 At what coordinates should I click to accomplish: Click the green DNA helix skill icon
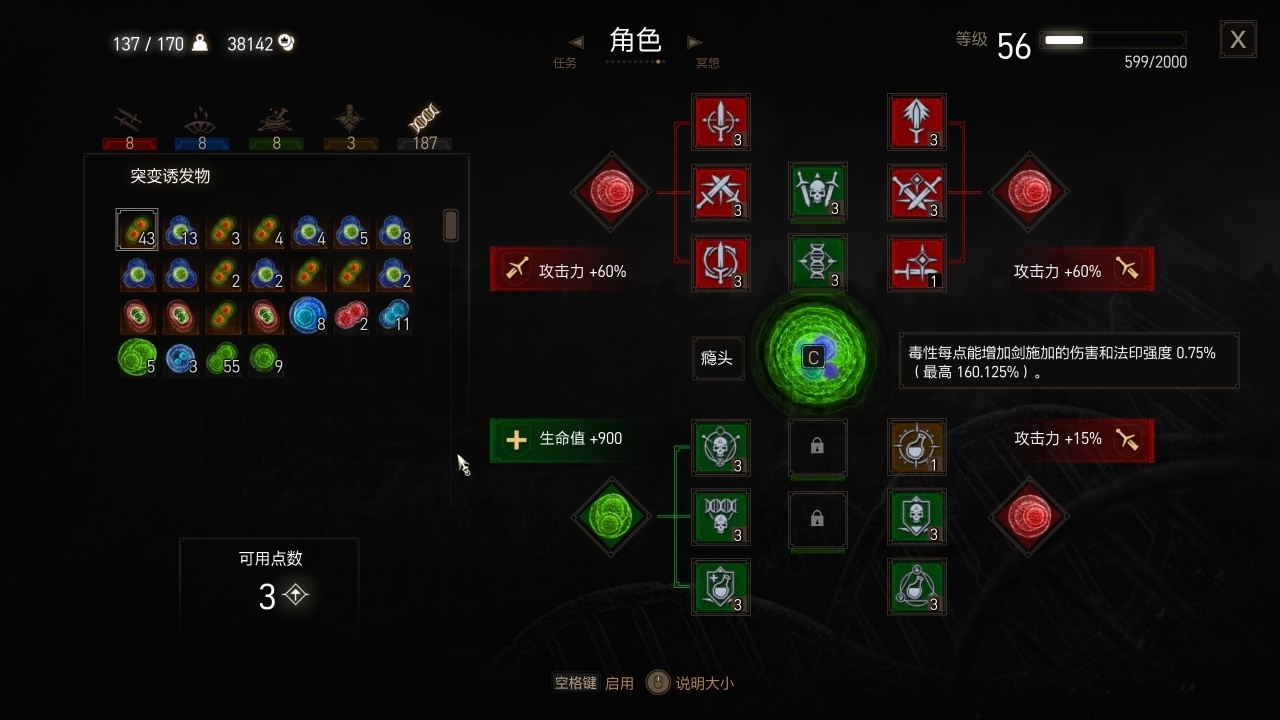pos(818,263)
